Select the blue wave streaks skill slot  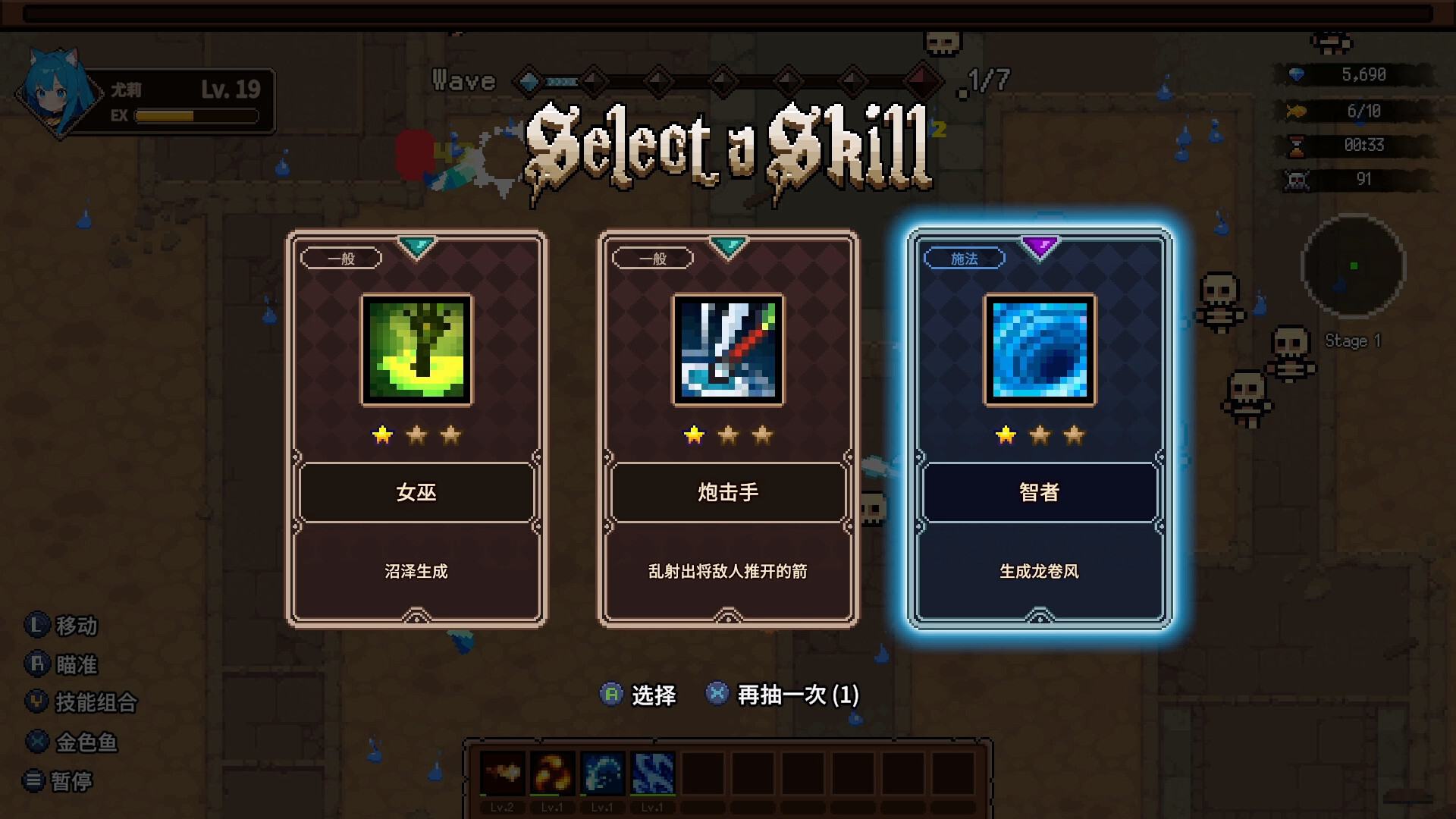652,773
